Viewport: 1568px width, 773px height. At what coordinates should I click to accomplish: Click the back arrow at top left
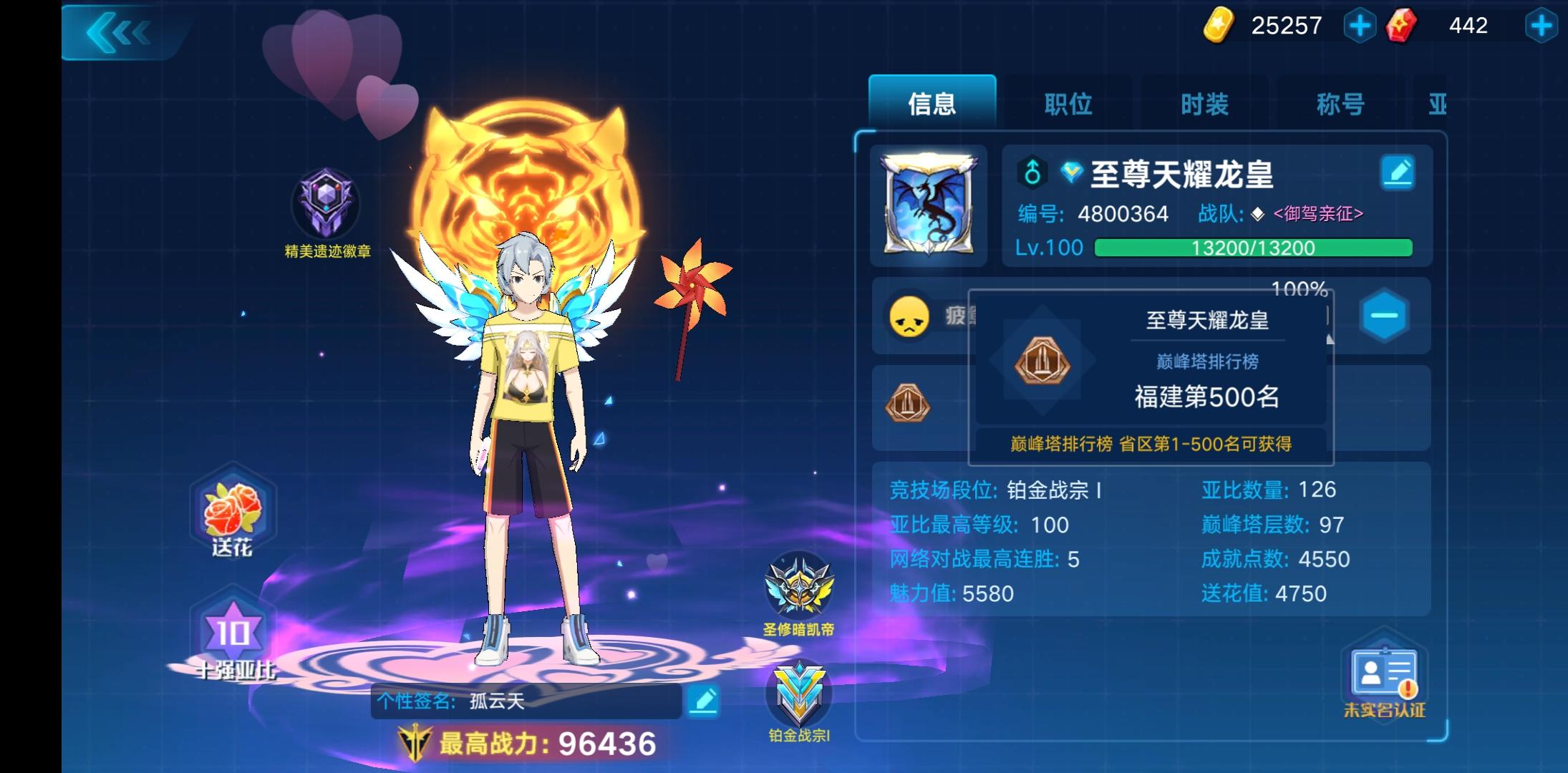[x=119, y=31]
